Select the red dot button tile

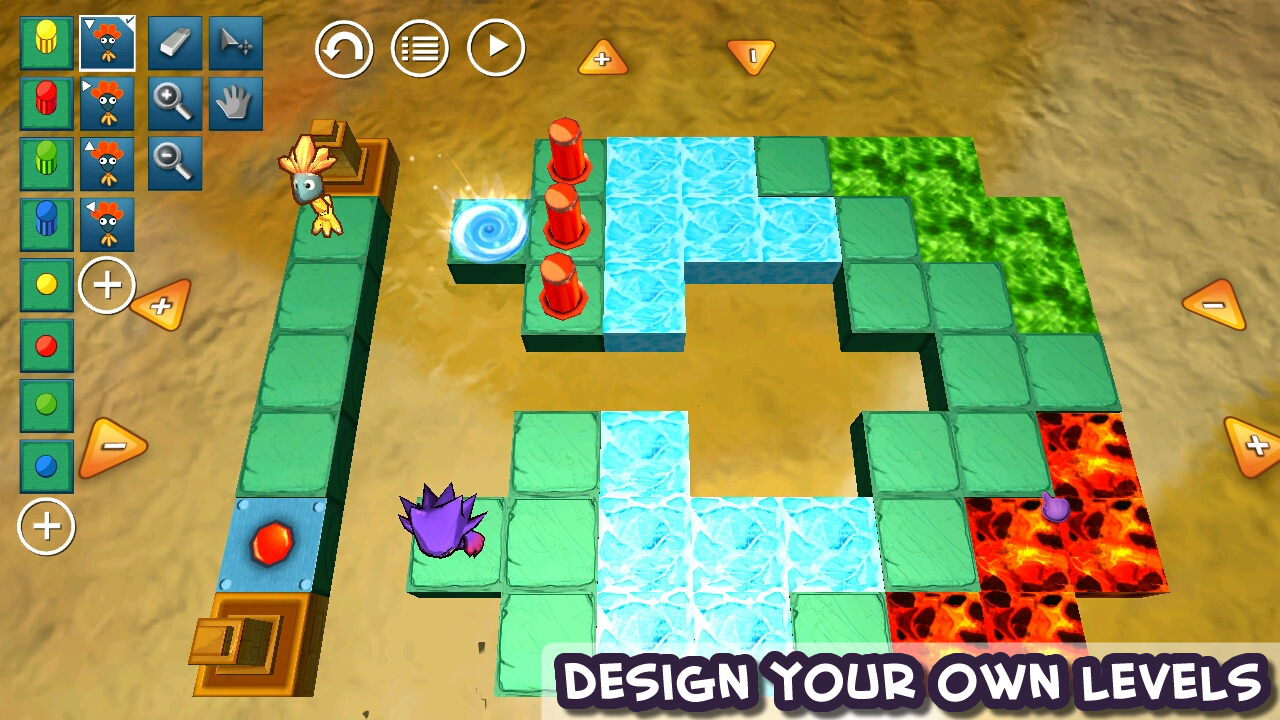point(44,344)
